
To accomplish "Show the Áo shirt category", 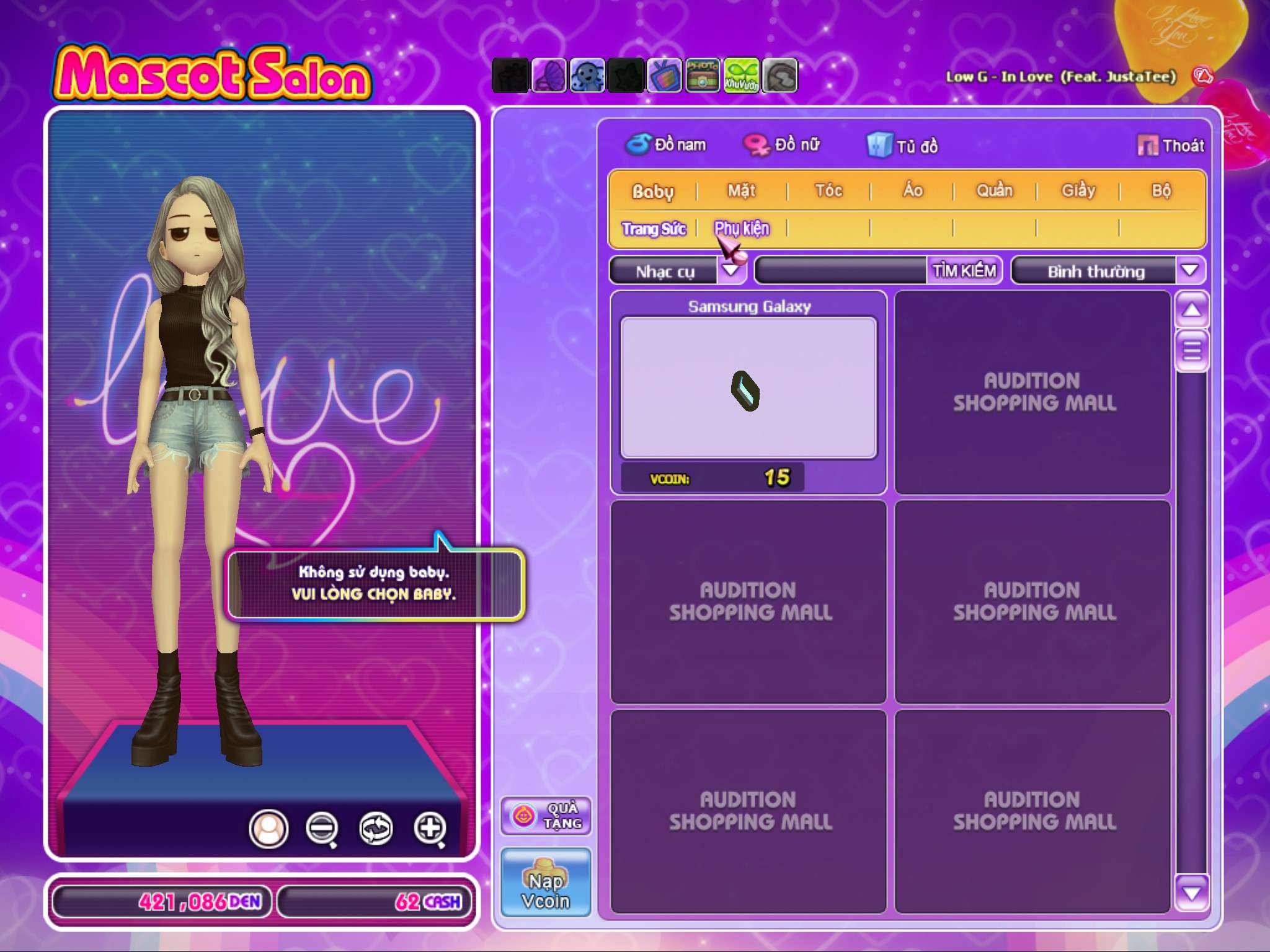I will point(912,191).
